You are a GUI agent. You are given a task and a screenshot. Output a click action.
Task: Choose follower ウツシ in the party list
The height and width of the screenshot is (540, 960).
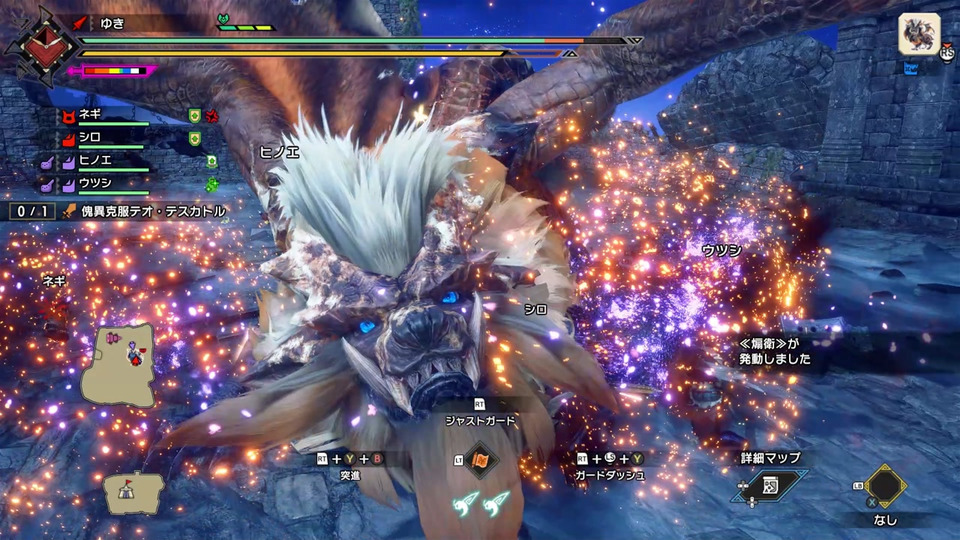tap(95, 183)
